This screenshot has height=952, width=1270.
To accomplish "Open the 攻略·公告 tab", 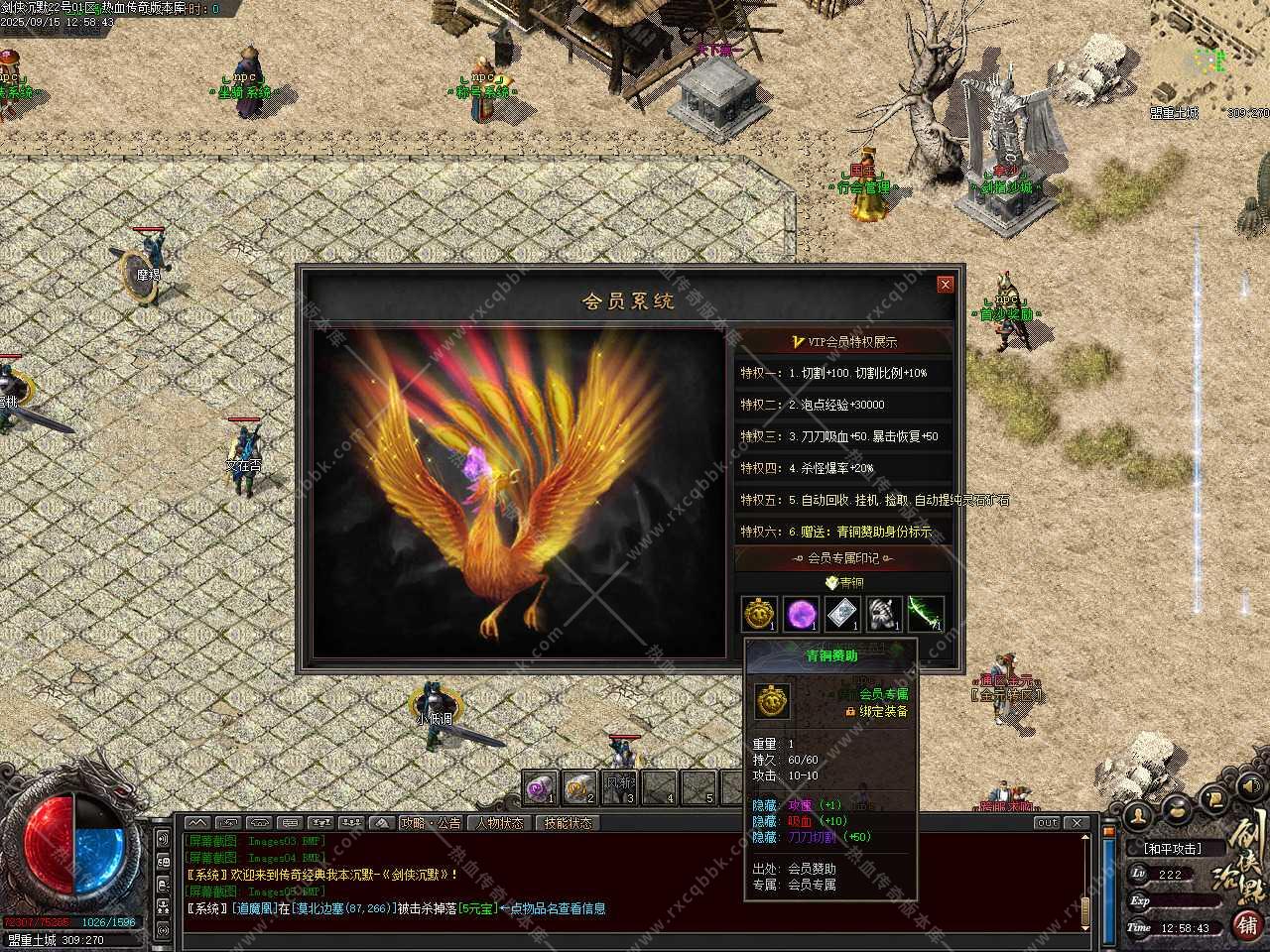I will (431, 823).
